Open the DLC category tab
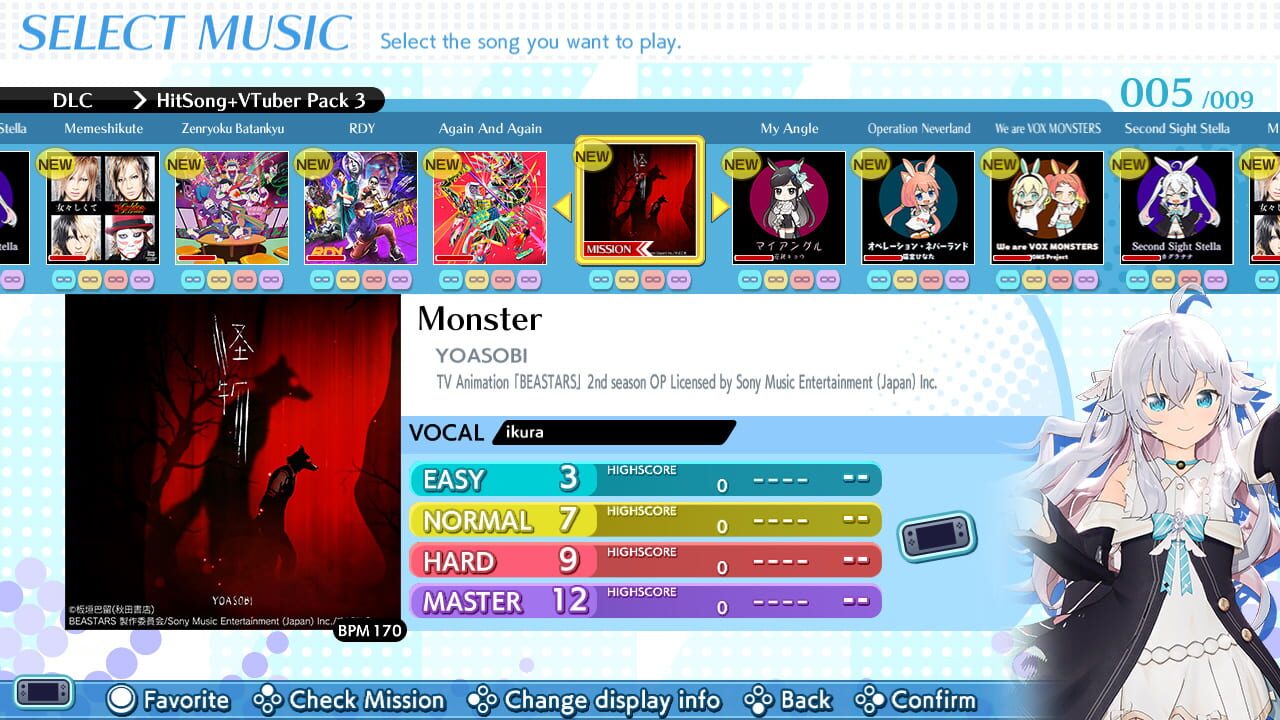Viewport: 1280px width, 720px height. [x=72, y=100]
